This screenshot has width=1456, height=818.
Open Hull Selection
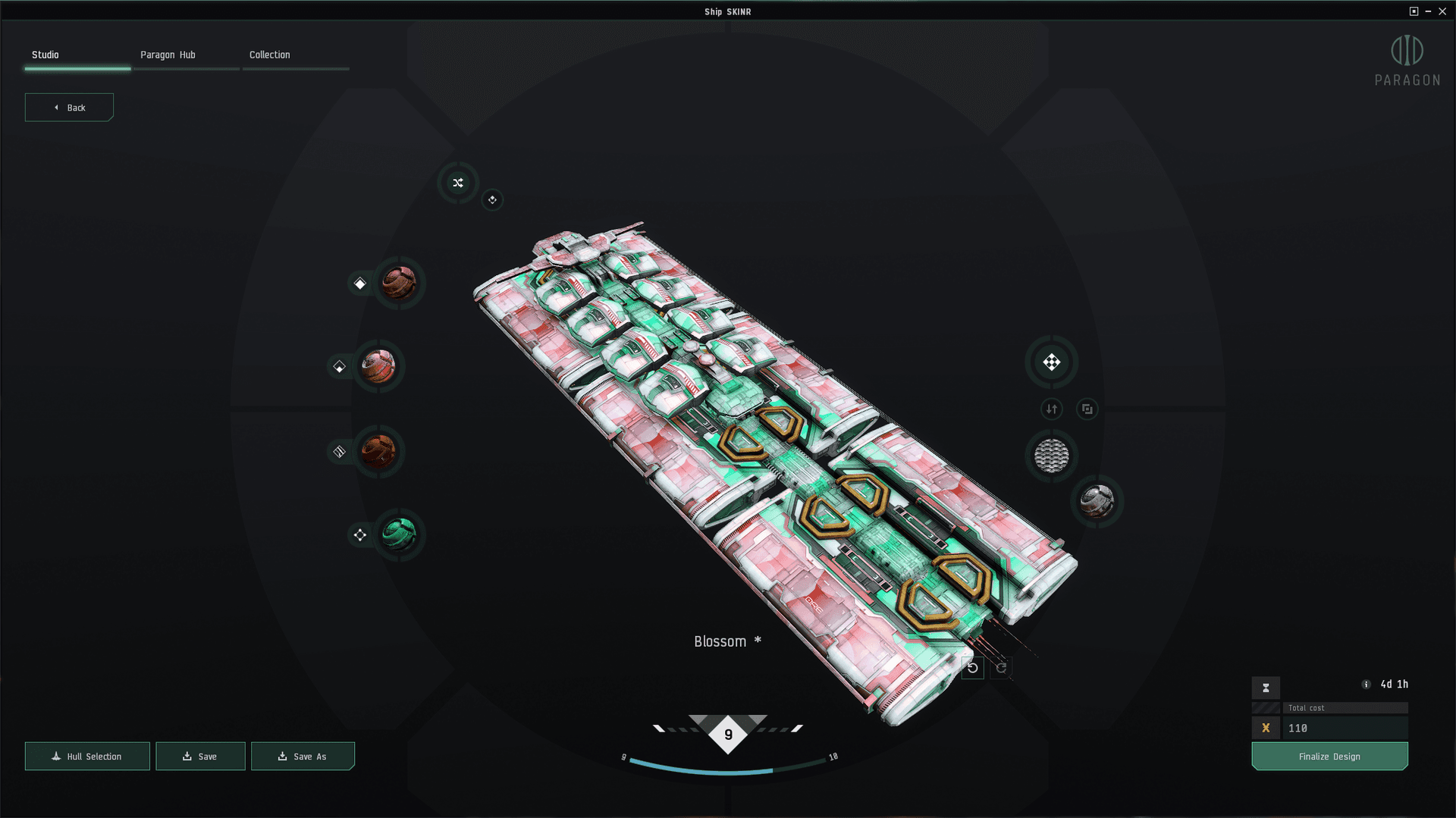[87, 756]
